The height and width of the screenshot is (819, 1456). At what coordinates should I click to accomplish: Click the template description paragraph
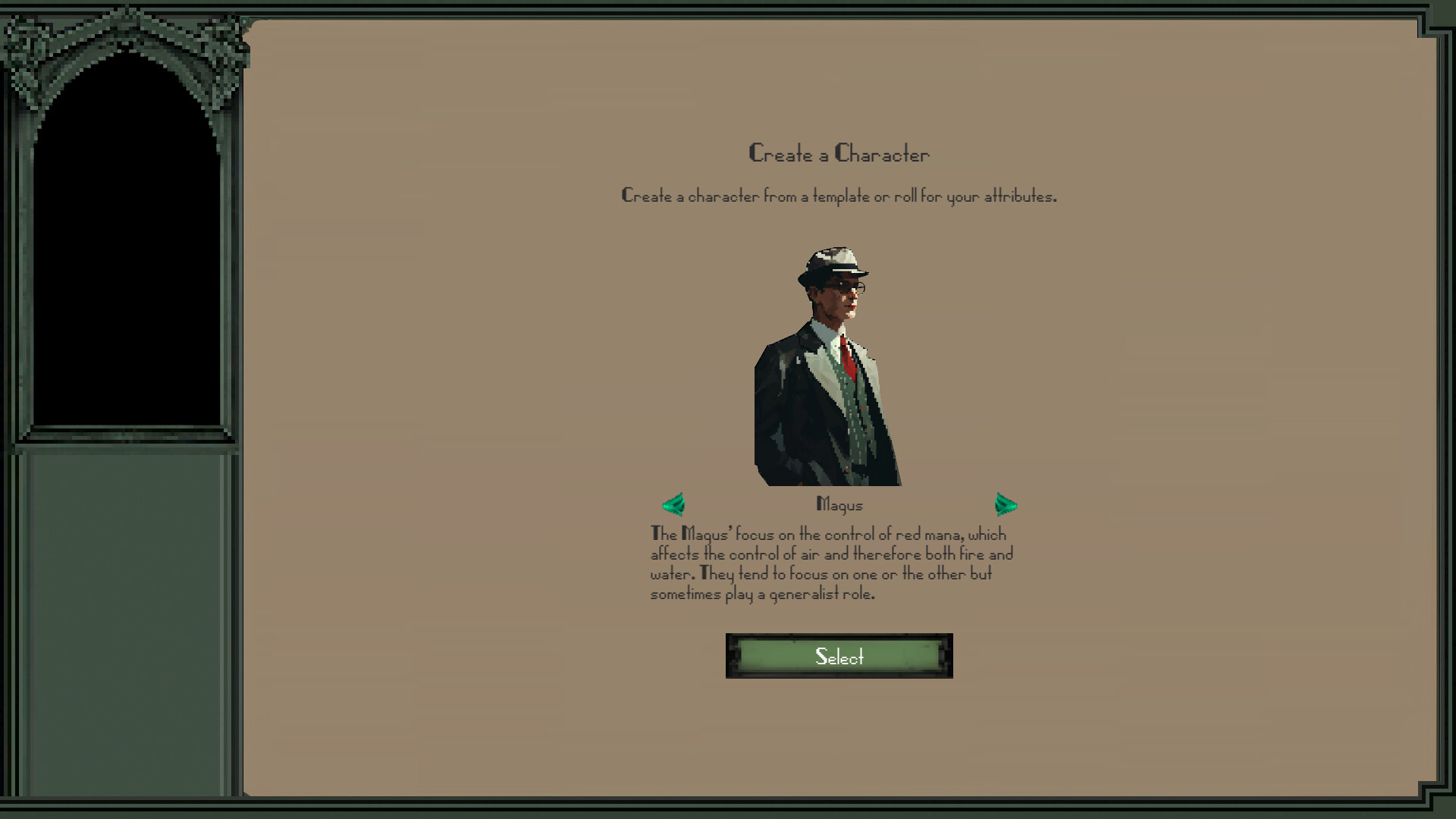coord(832,564)
